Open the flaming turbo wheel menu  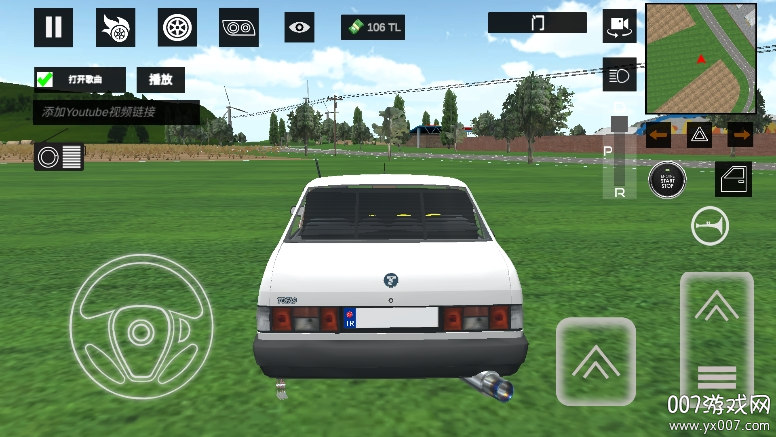[115, 27]
